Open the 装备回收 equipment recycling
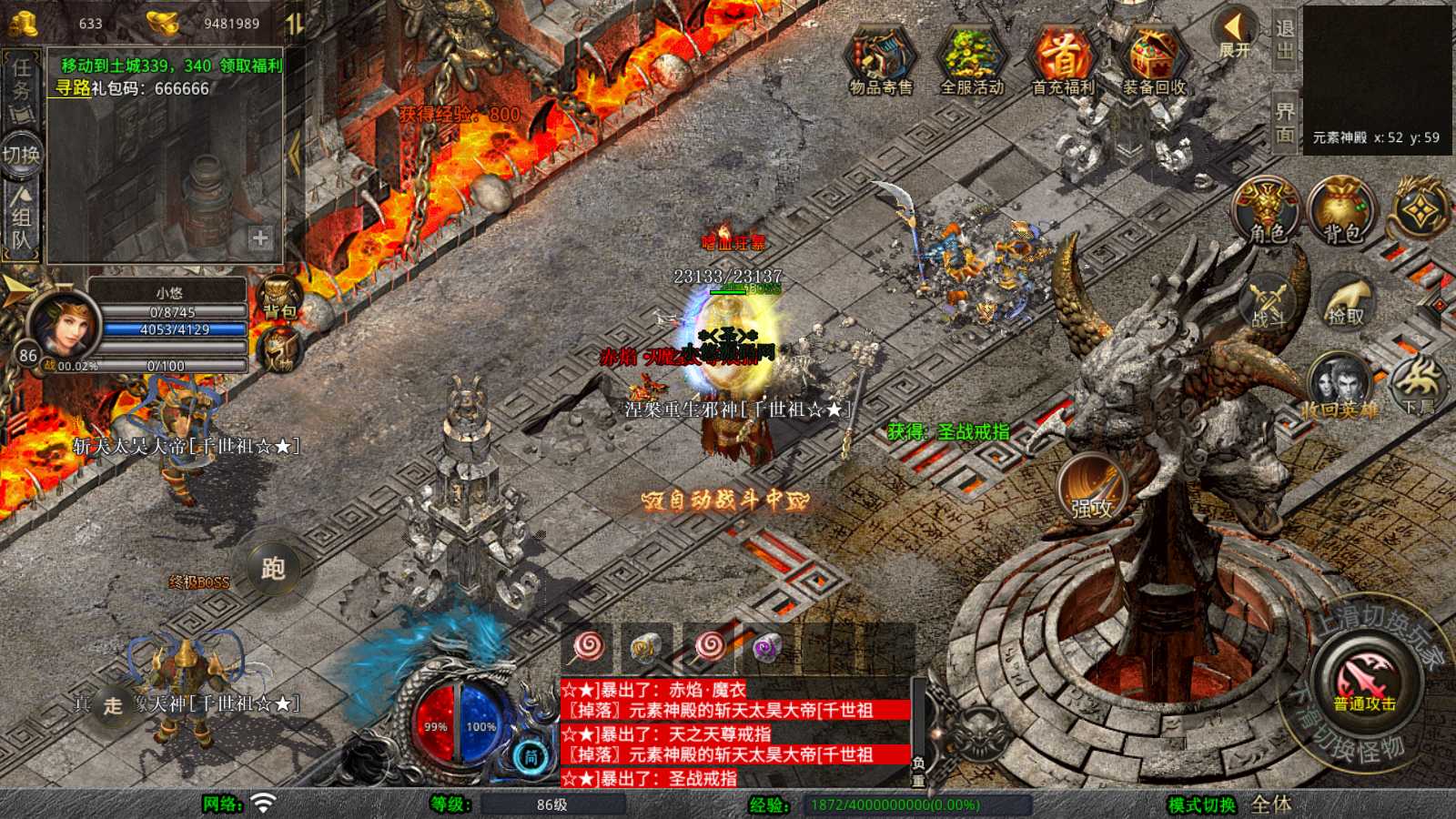Screen dimensions: 1456x819 [x=1154, y=58]
